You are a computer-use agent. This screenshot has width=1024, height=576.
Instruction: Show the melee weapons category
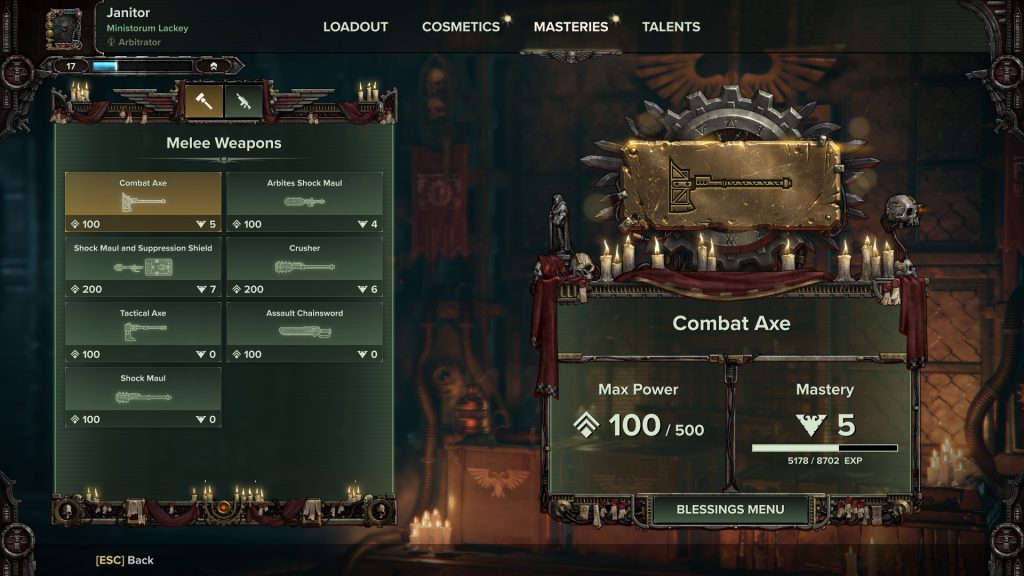[204, 101]
